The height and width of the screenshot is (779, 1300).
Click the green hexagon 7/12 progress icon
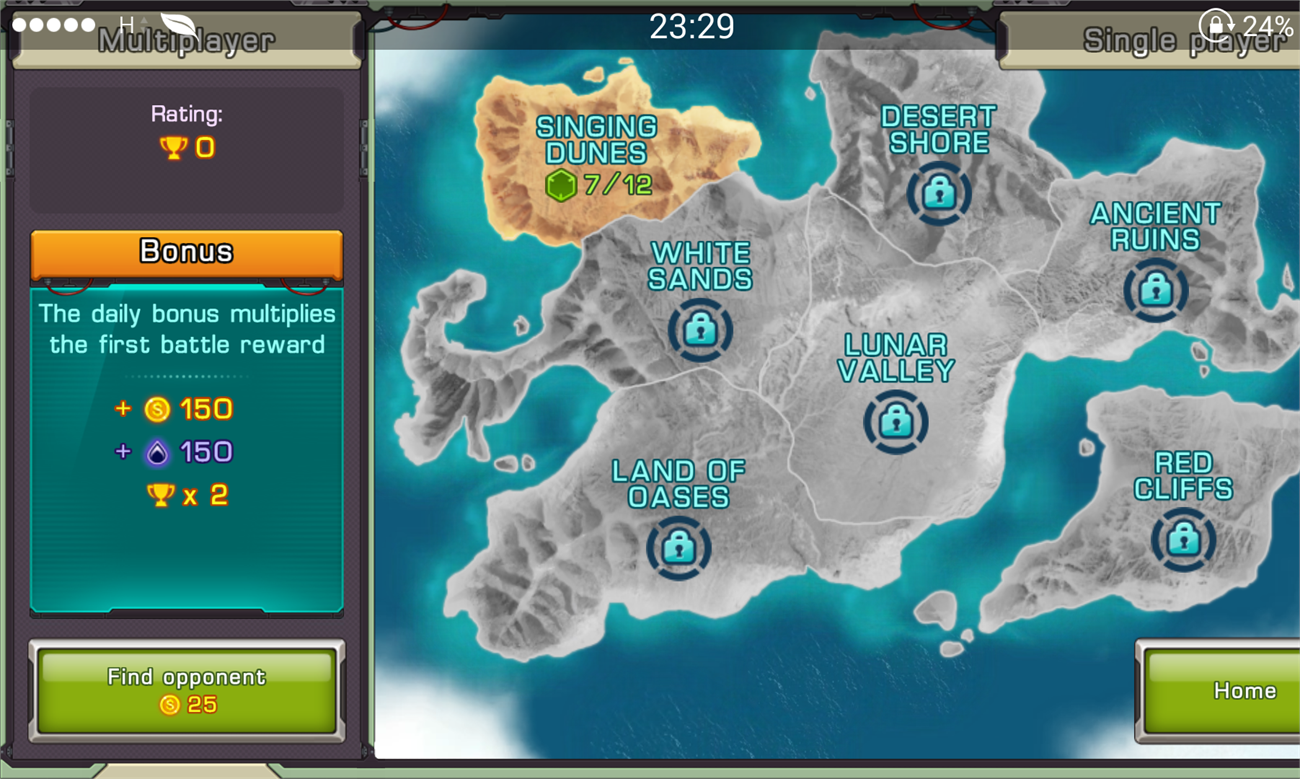[x=560, y=183]
